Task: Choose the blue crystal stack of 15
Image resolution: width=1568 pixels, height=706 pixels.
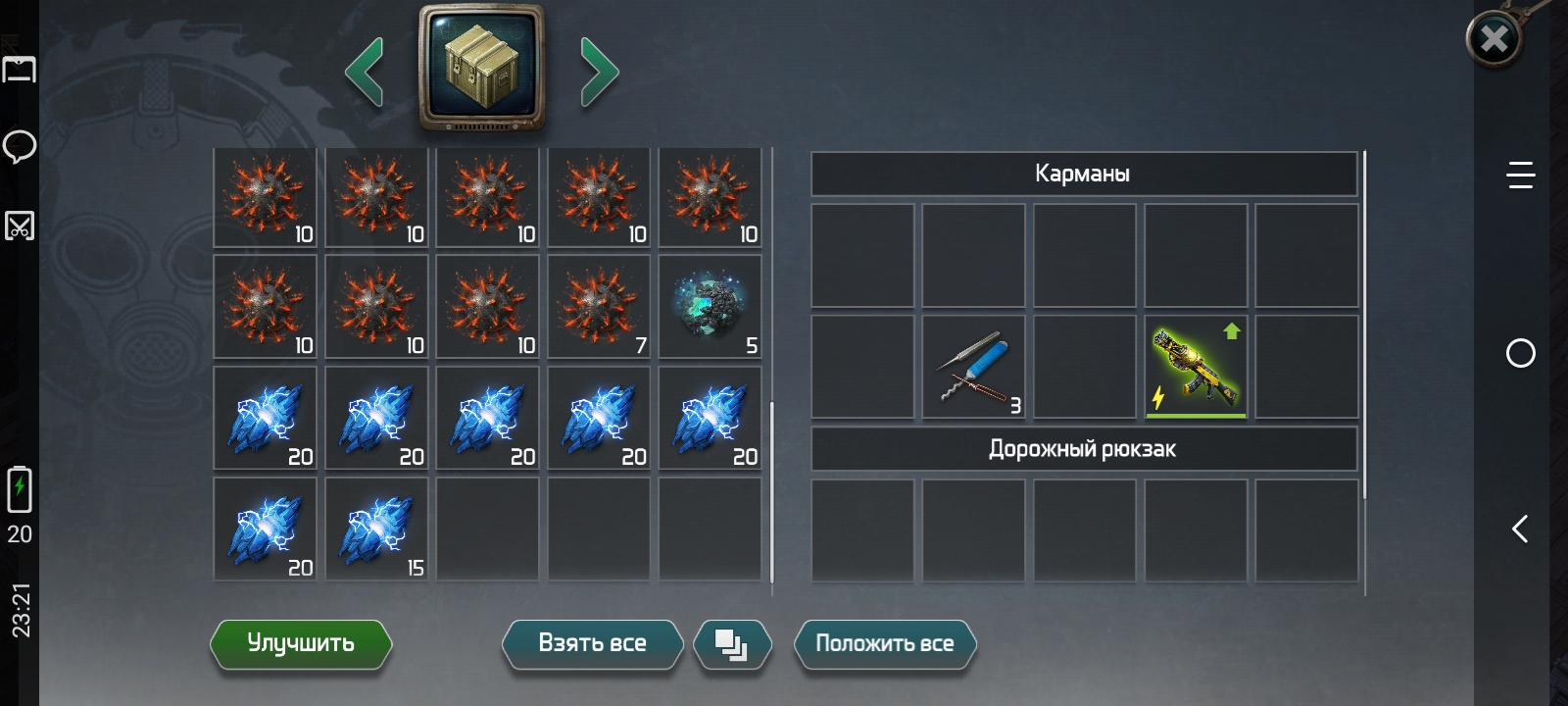Action: [x=377, y=530]
